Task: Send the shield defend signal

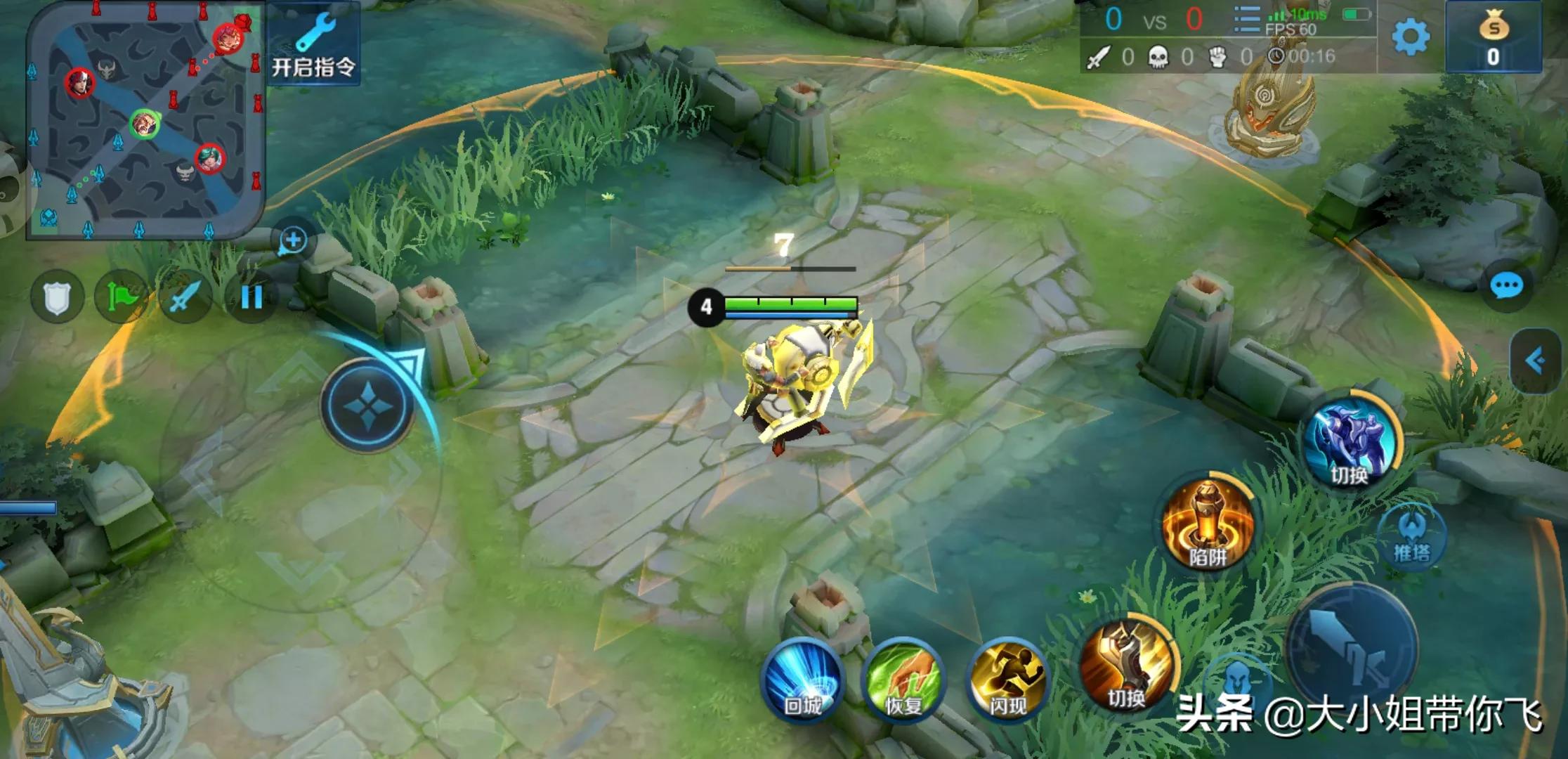Action: pos(58,297)
